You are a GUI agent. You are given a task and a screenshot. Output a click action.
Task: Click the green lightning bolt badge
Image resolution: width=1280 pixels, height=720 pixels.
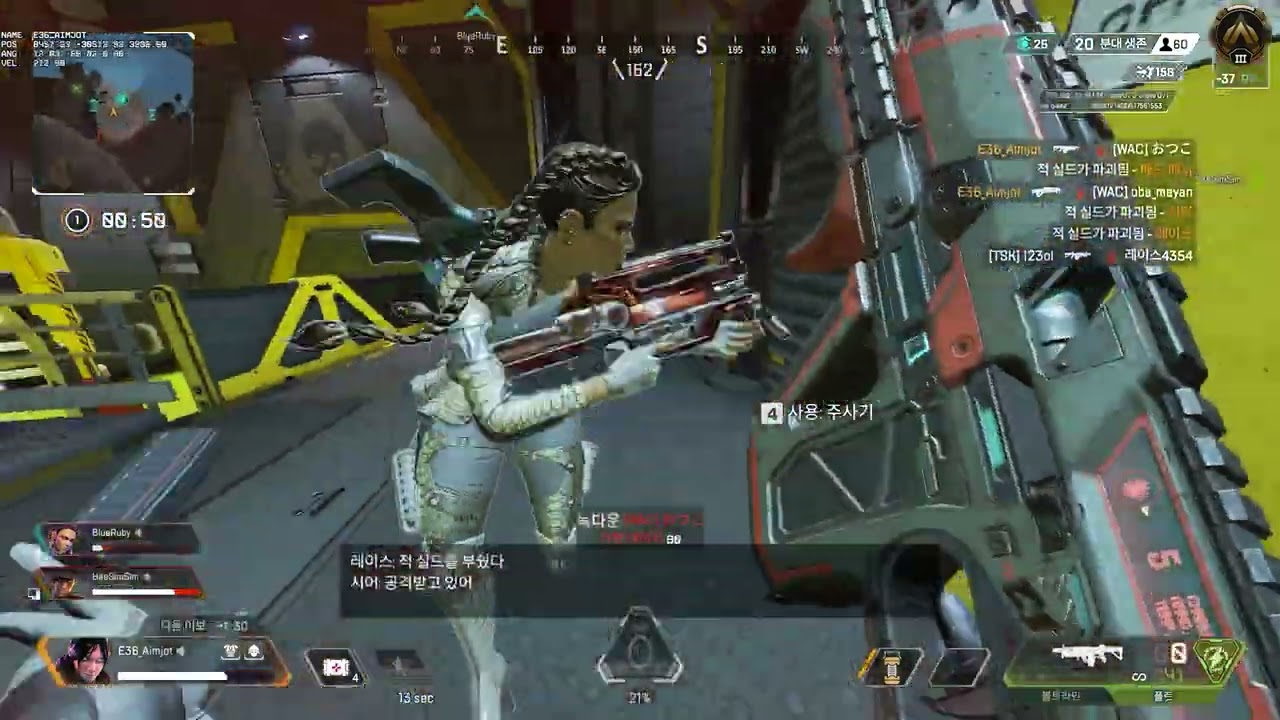[1216, 660]
